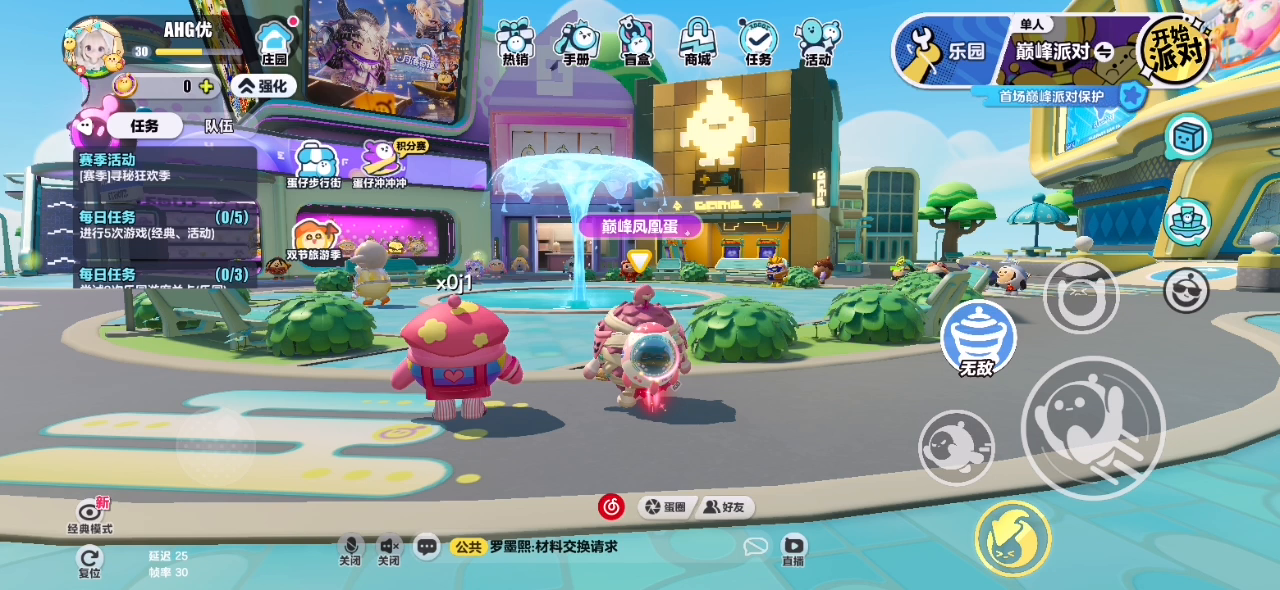The image size is (1280, 590).
Task: Activate the 无敌 invincible skill
Action: pos(977,339)
